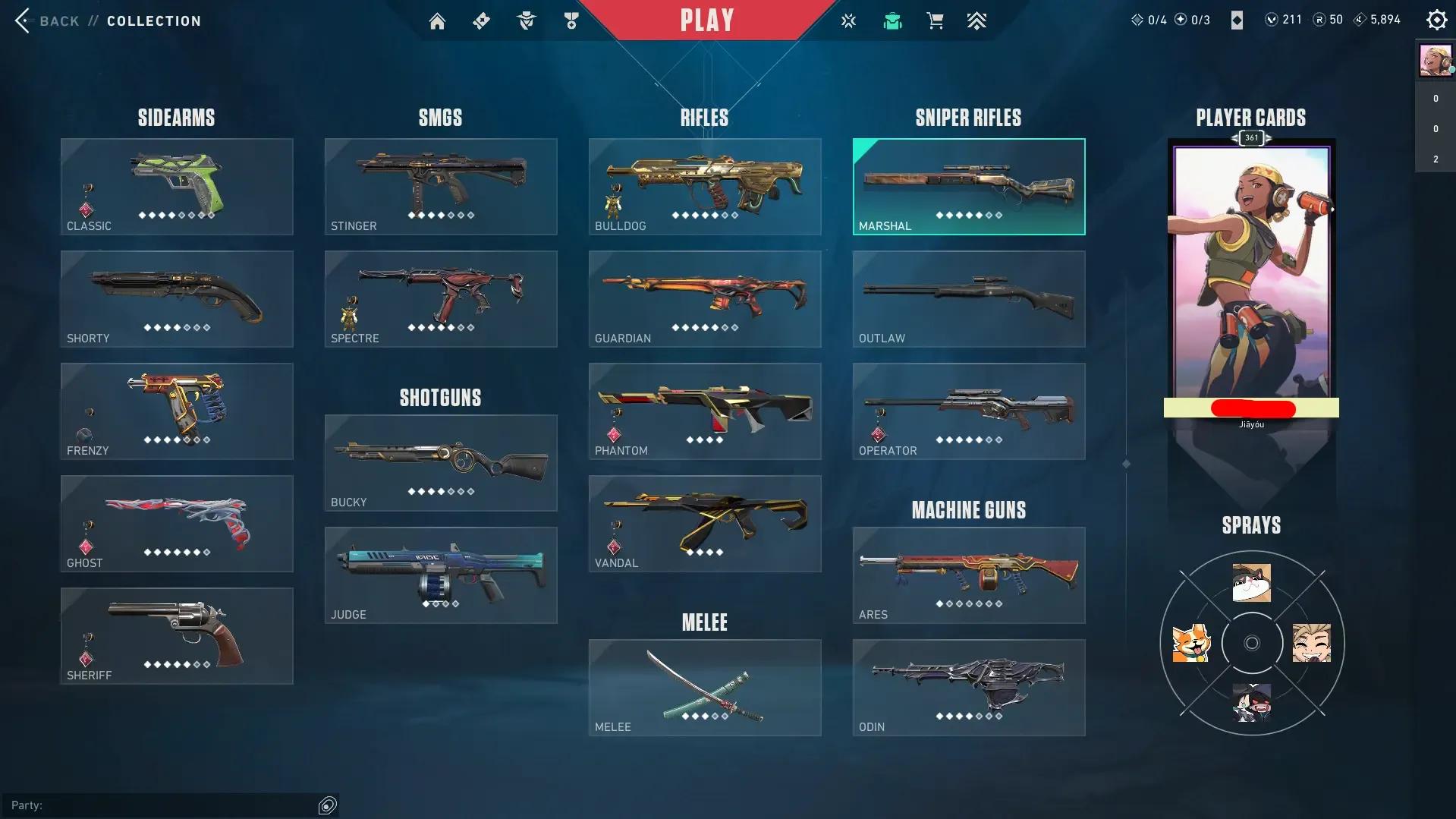Screen dimensions: 1456x819
Task: Select the Classic sidearm slot
Action: click(177, 187)
